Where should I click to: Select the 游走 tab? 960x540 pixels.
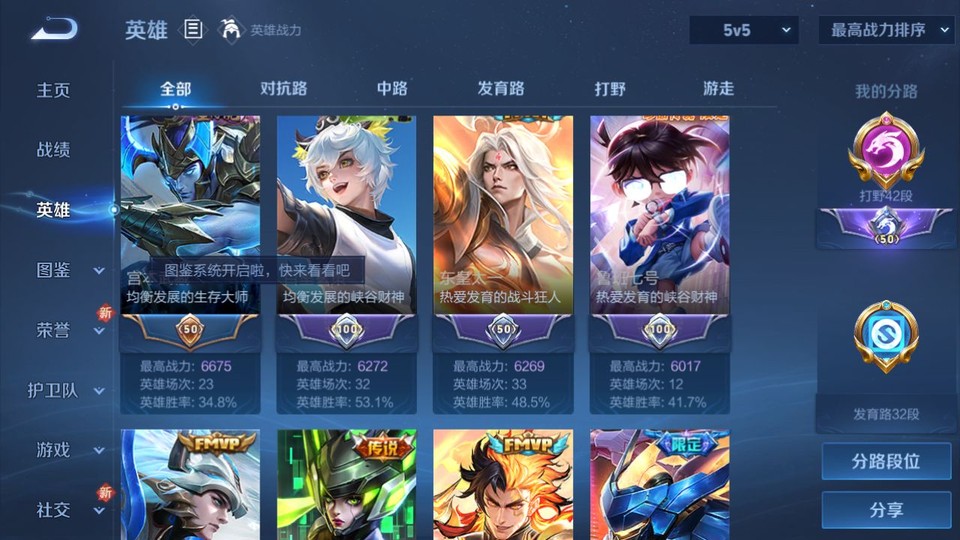pyautogui.click(x=718, y=88)
